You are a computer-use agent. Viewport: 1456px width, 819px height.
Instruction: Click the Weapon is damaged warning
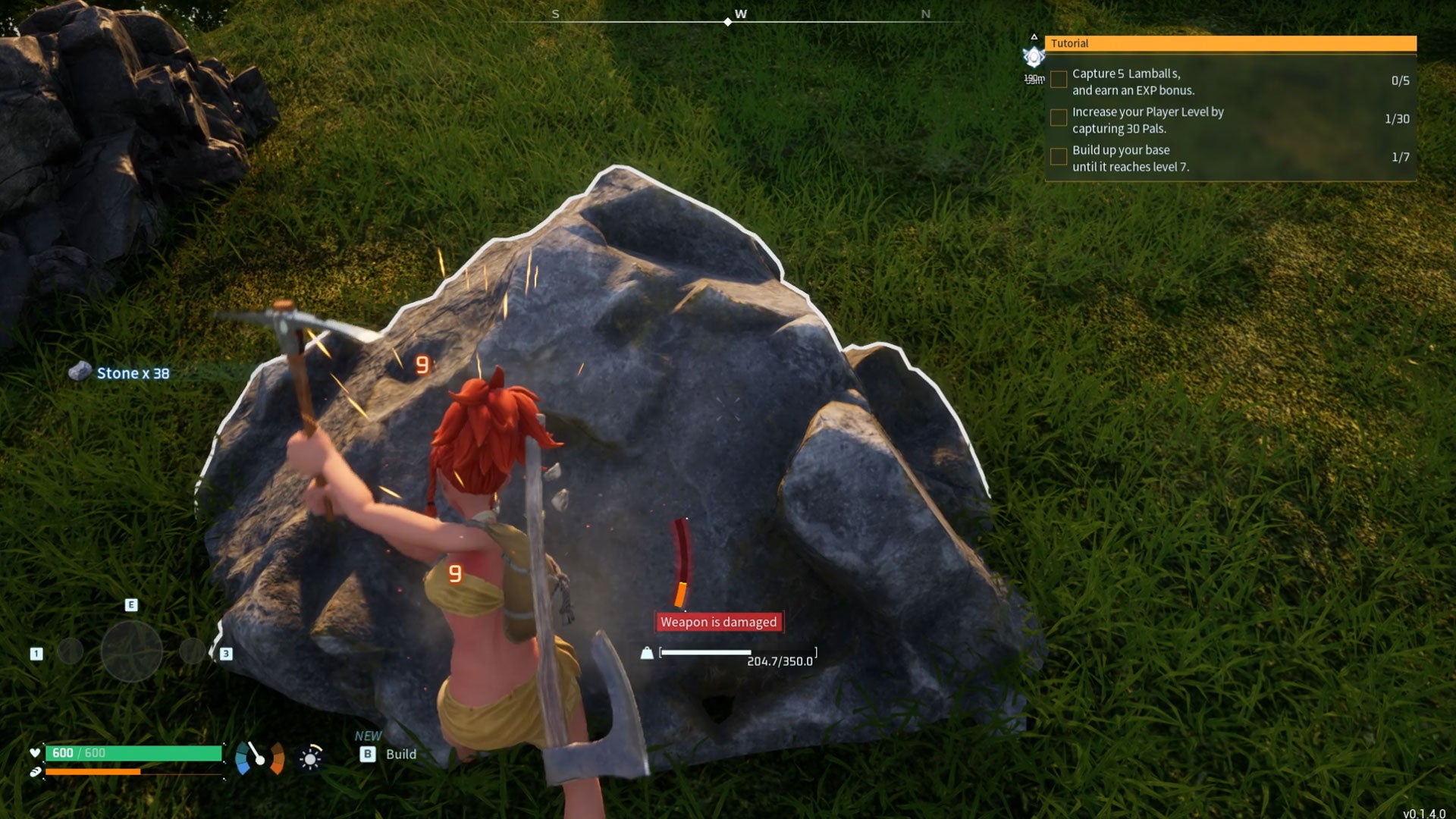tap(718, 622)
